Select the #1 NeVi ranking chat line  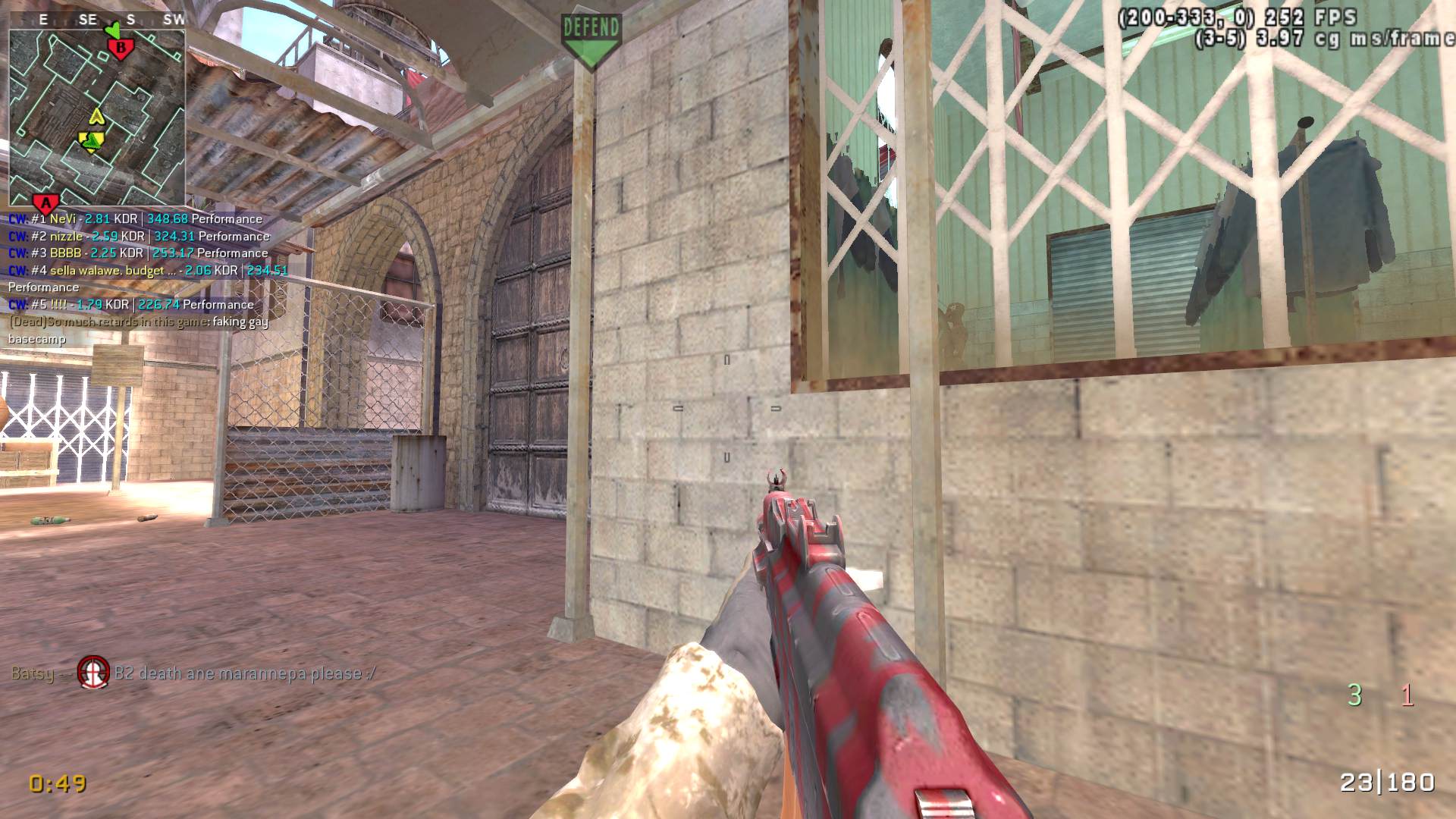(x=136, y=219)
